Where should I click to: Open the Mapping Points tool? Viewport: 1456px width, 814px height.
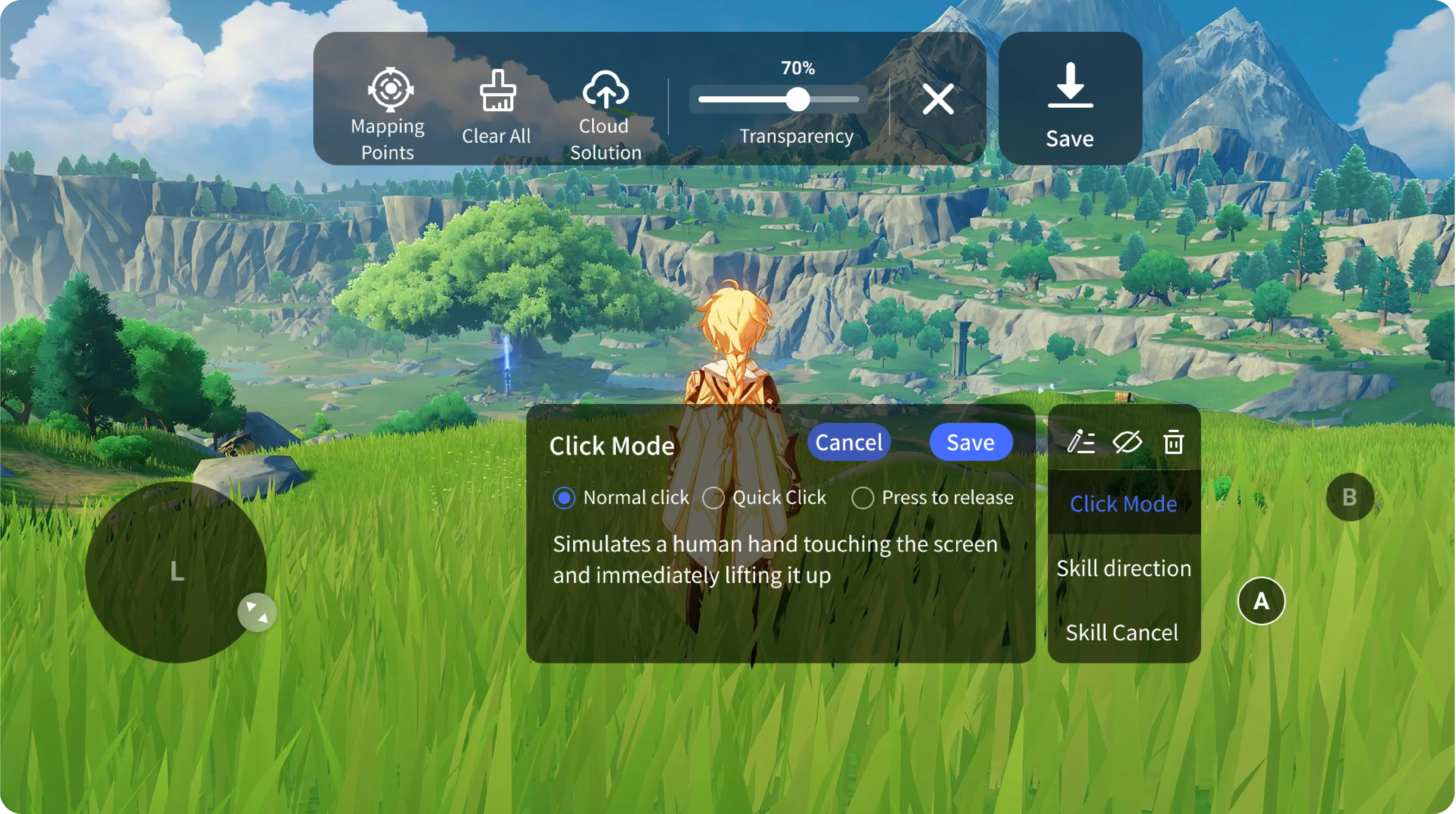[x=389, y=113]
